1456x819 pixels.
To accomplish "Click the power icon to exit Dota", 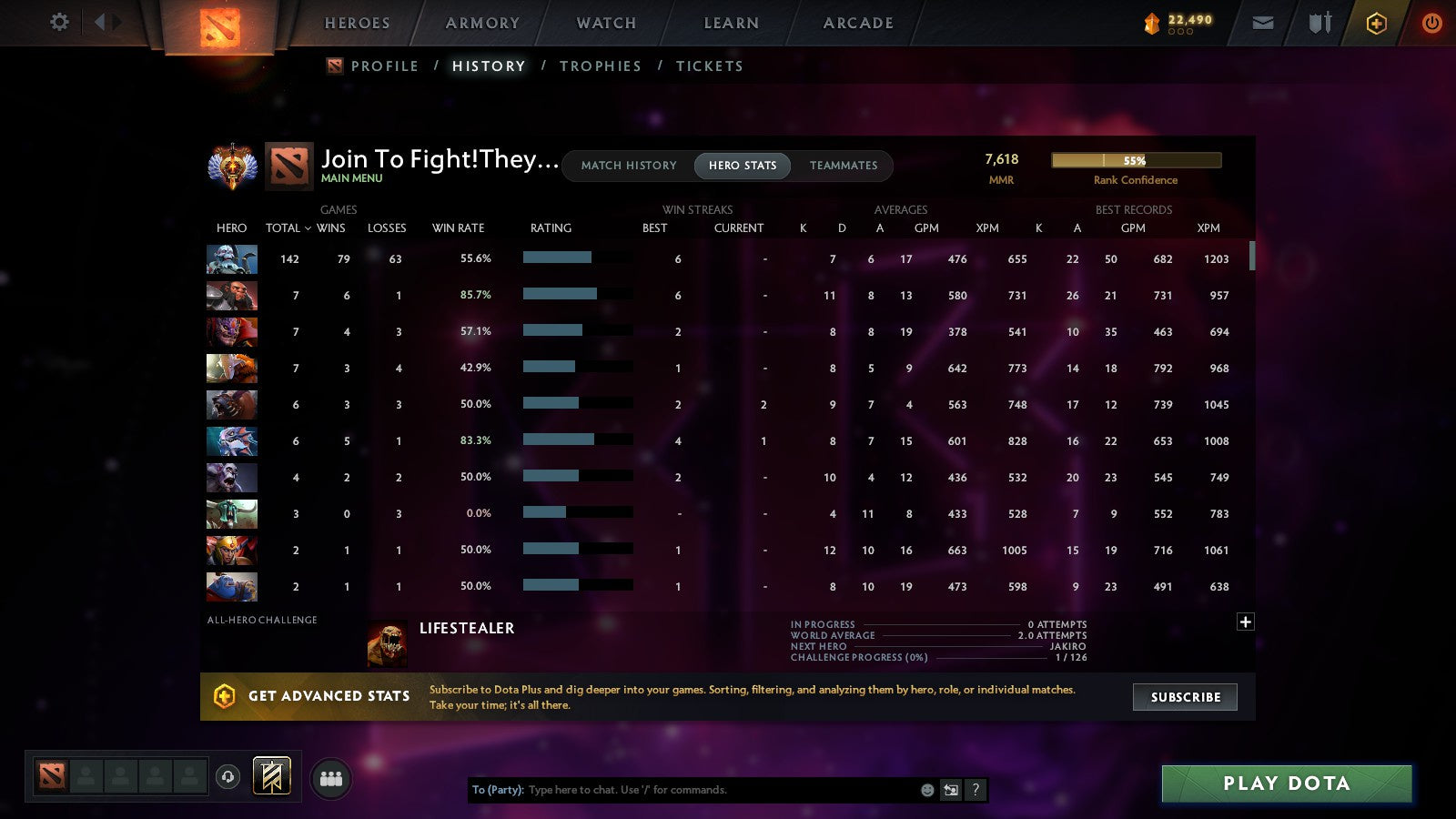I will tap(1431, 23).
